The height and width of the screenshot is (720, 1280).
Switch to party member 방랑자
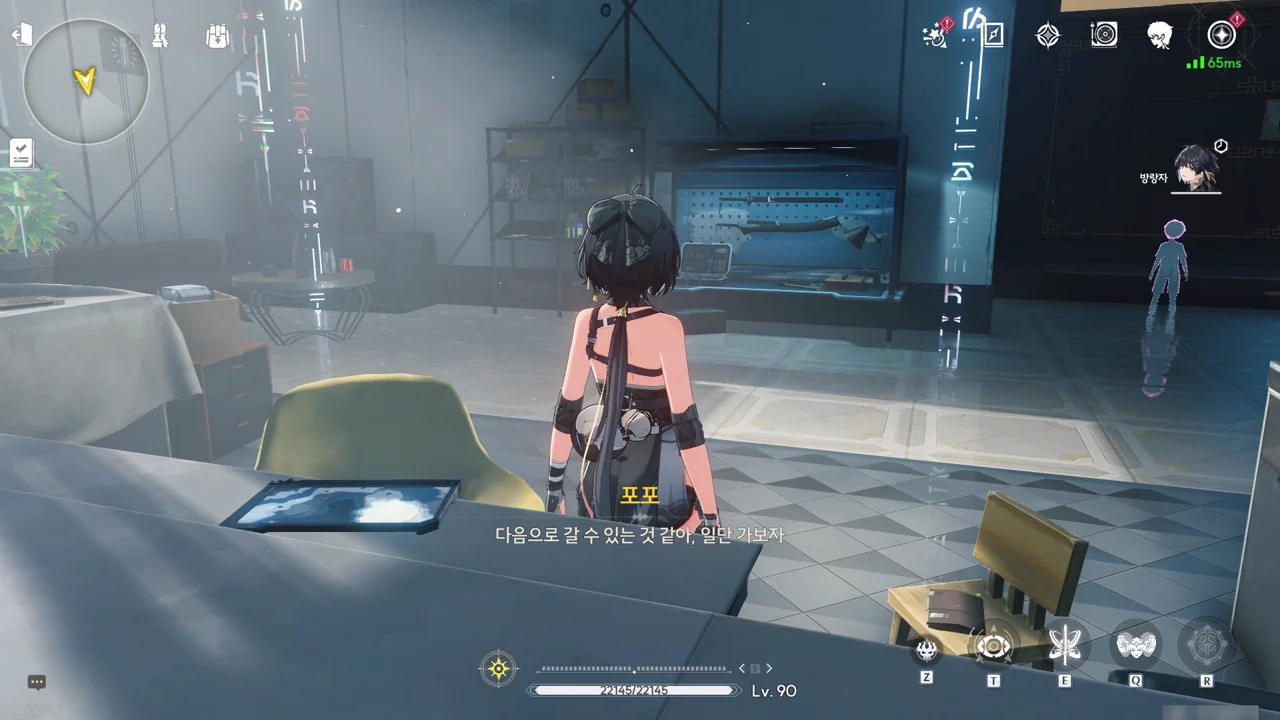1193,168
